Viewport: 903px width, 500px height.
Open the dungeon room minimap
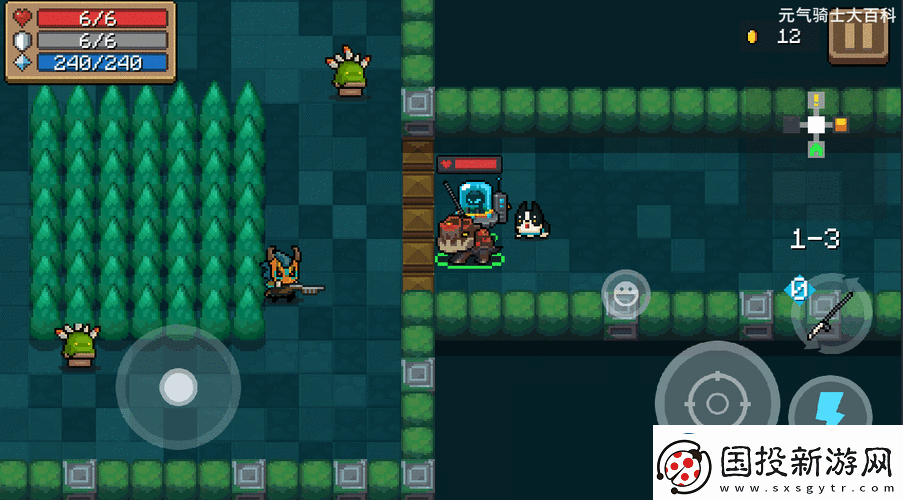816,125
